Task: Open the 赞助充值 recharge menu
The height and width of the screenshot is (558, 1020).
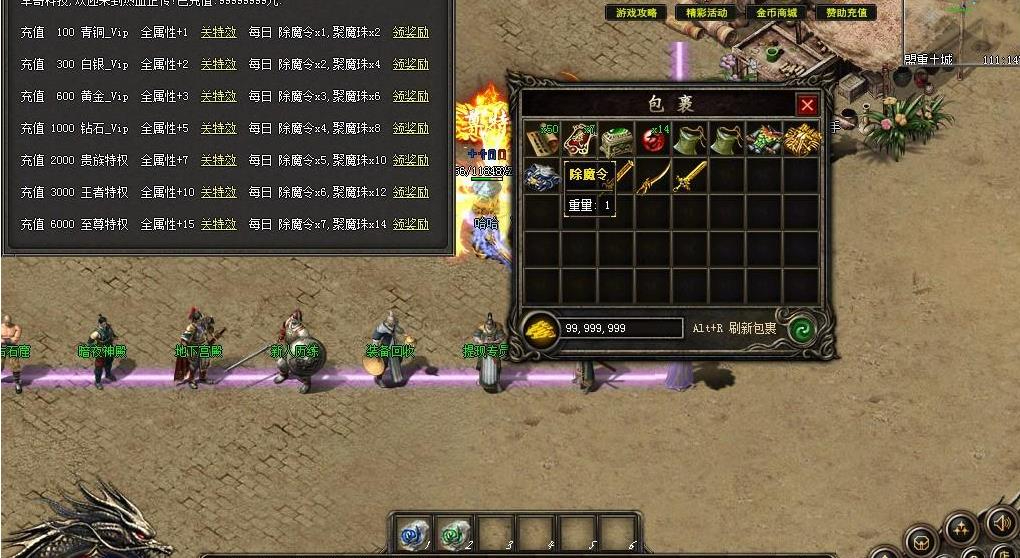Action: tap(846, 13)
